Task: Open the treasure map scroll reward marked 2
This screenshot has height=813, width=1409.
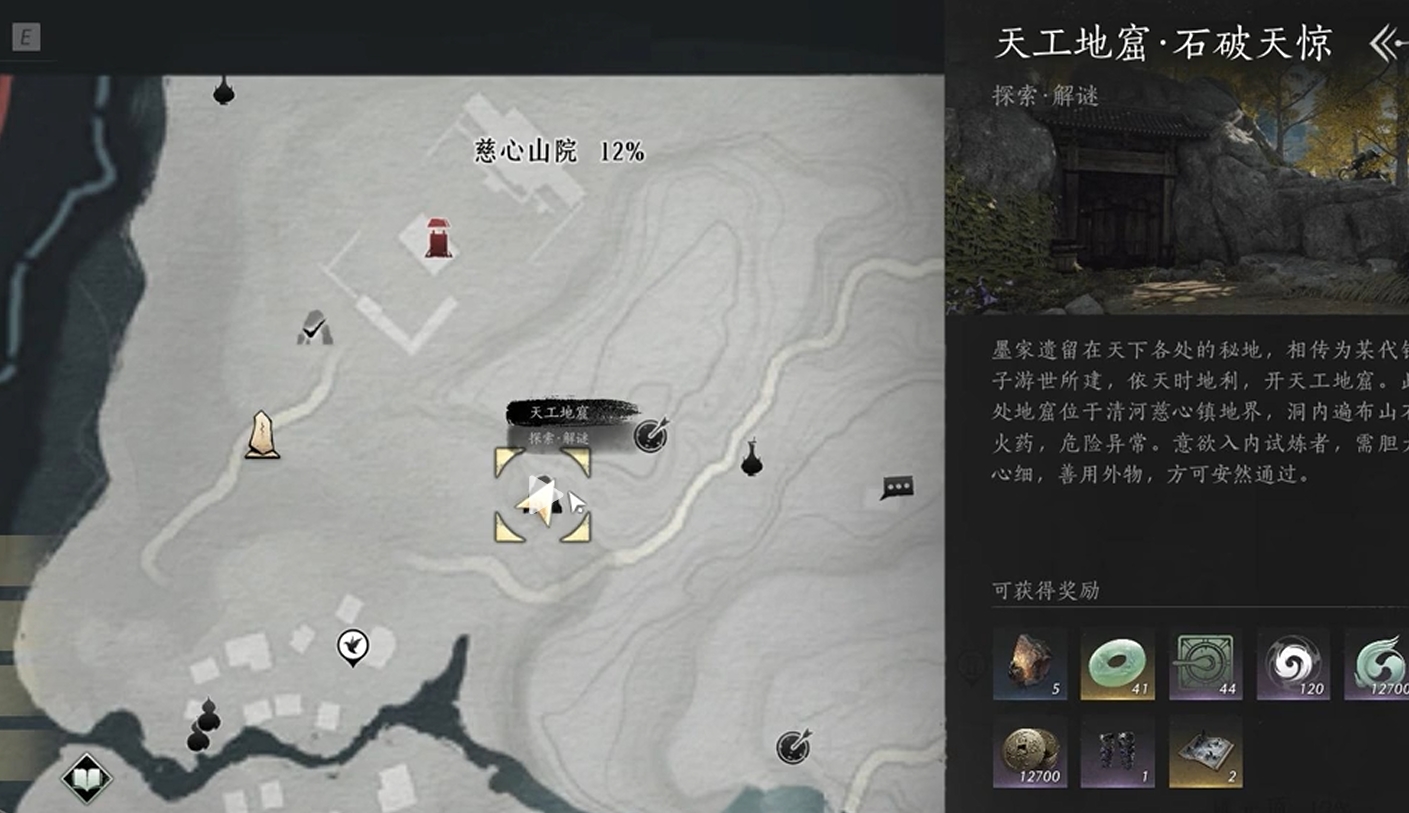Action: point(1205,753)
